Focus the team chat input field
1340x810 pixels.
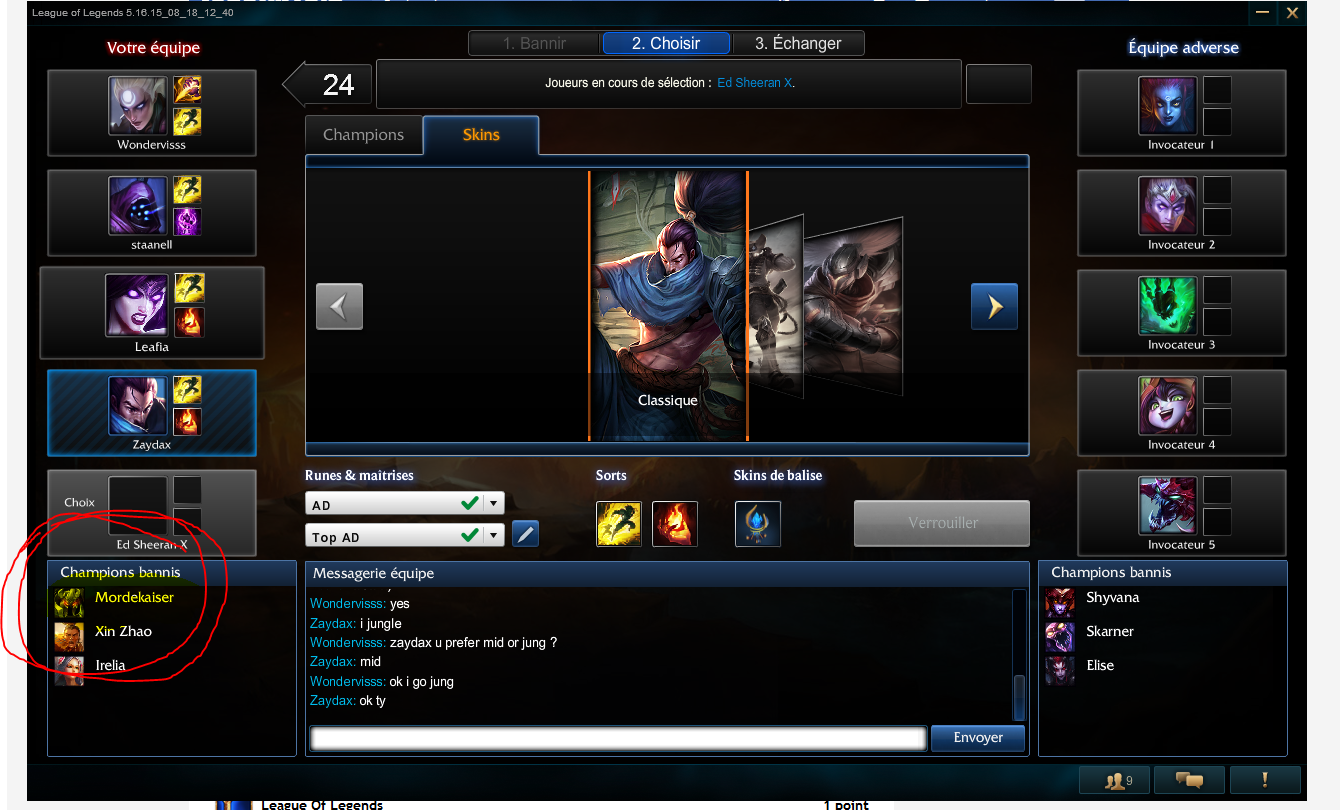[x=618, y=738]
